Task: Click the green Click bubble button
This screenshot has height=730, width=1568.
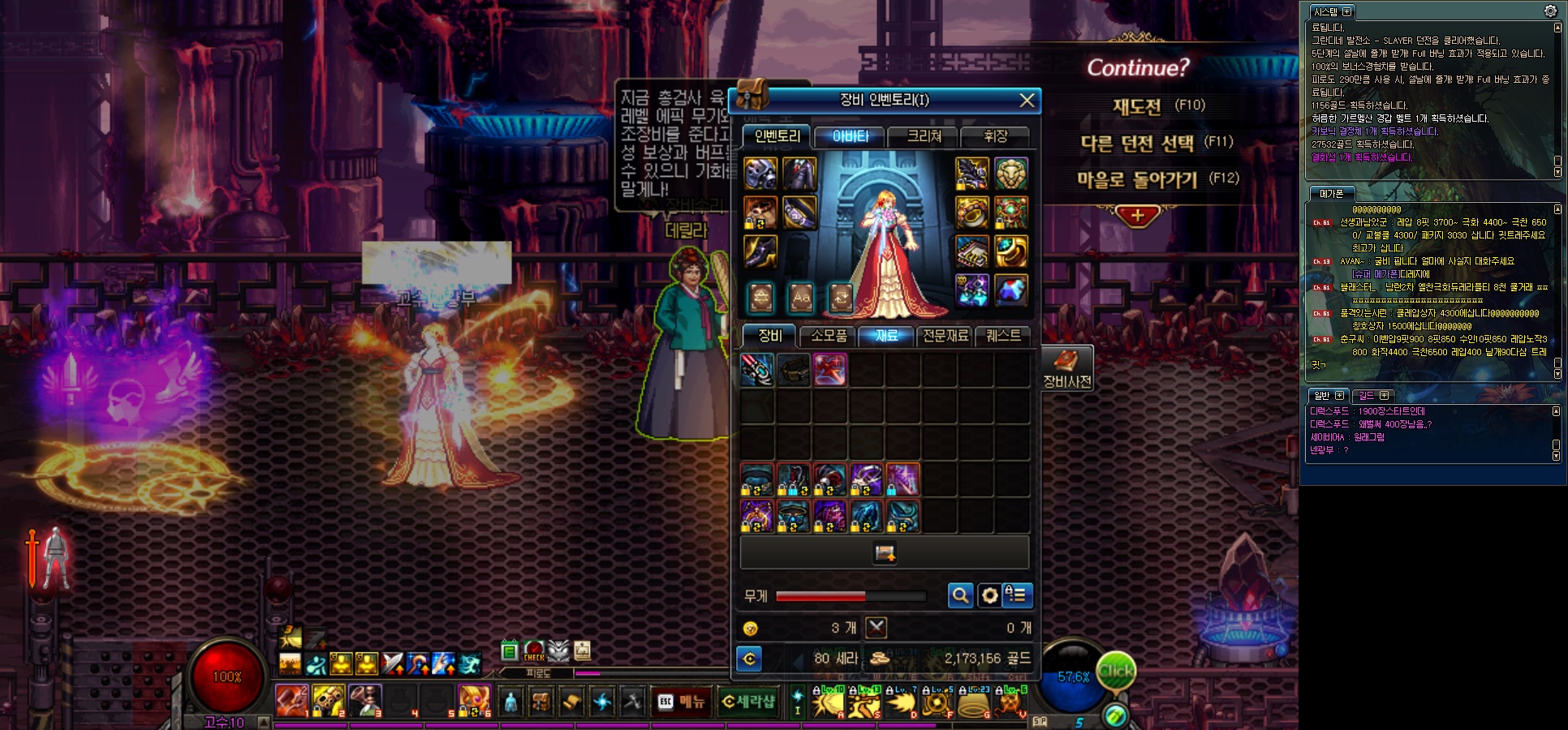Action: [x=1116, y=671]
